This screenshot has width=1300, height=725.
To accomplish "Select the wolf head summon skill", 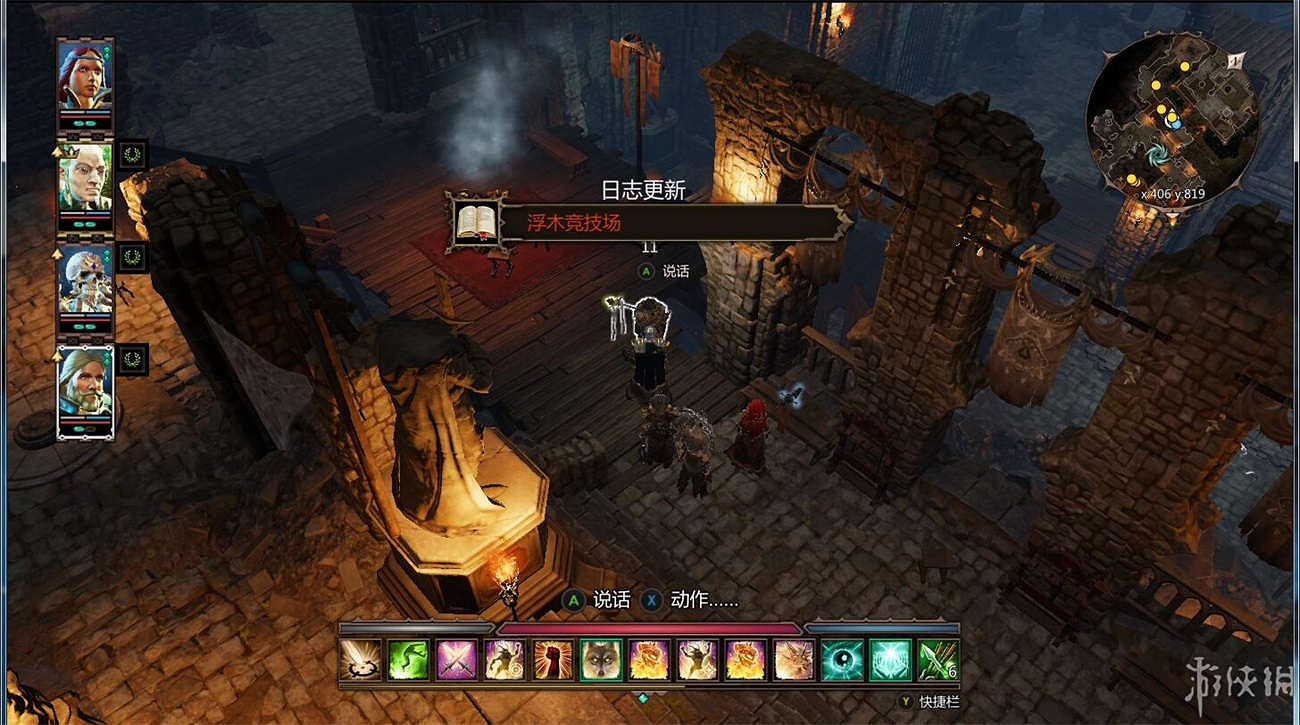I will click(602, 662).
